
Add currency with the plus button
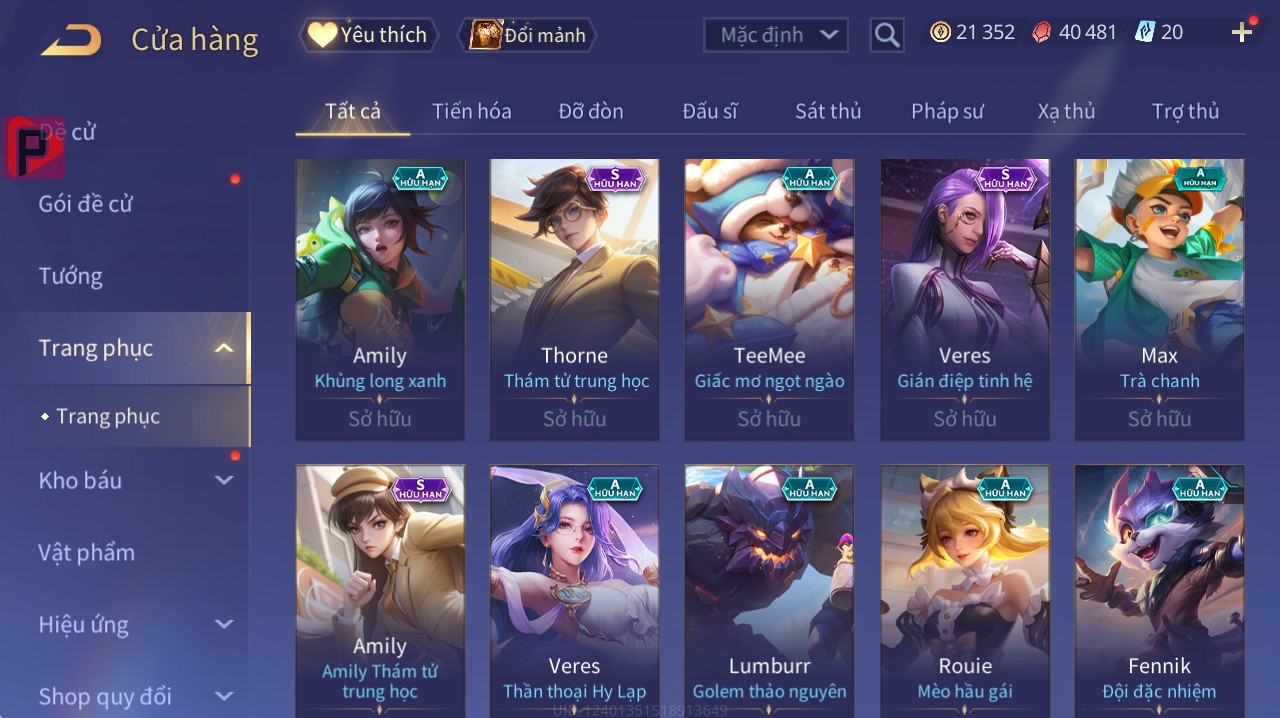(x=1242, y=33)
